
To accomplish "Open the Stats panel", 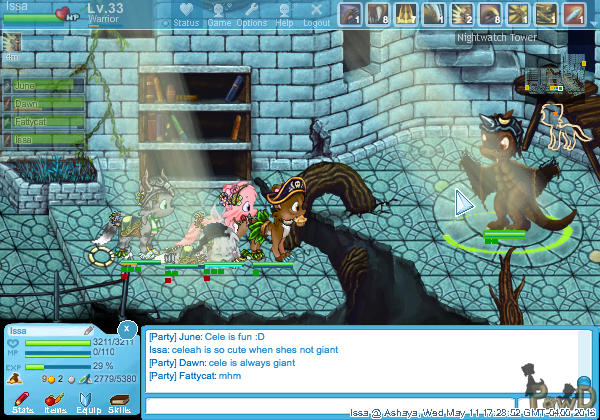I will [x=23, y=400].
